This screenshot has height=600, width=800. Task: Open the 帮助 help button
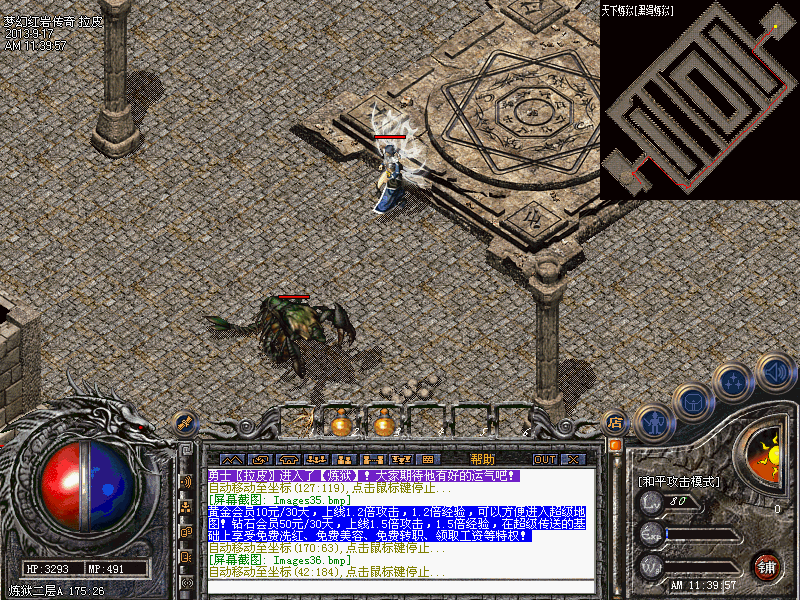481,459
